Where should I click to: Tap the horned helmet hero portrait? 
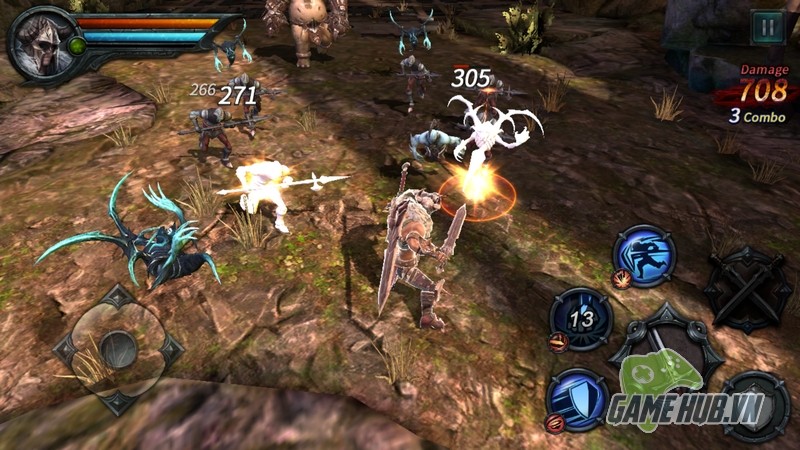point(41,43)
